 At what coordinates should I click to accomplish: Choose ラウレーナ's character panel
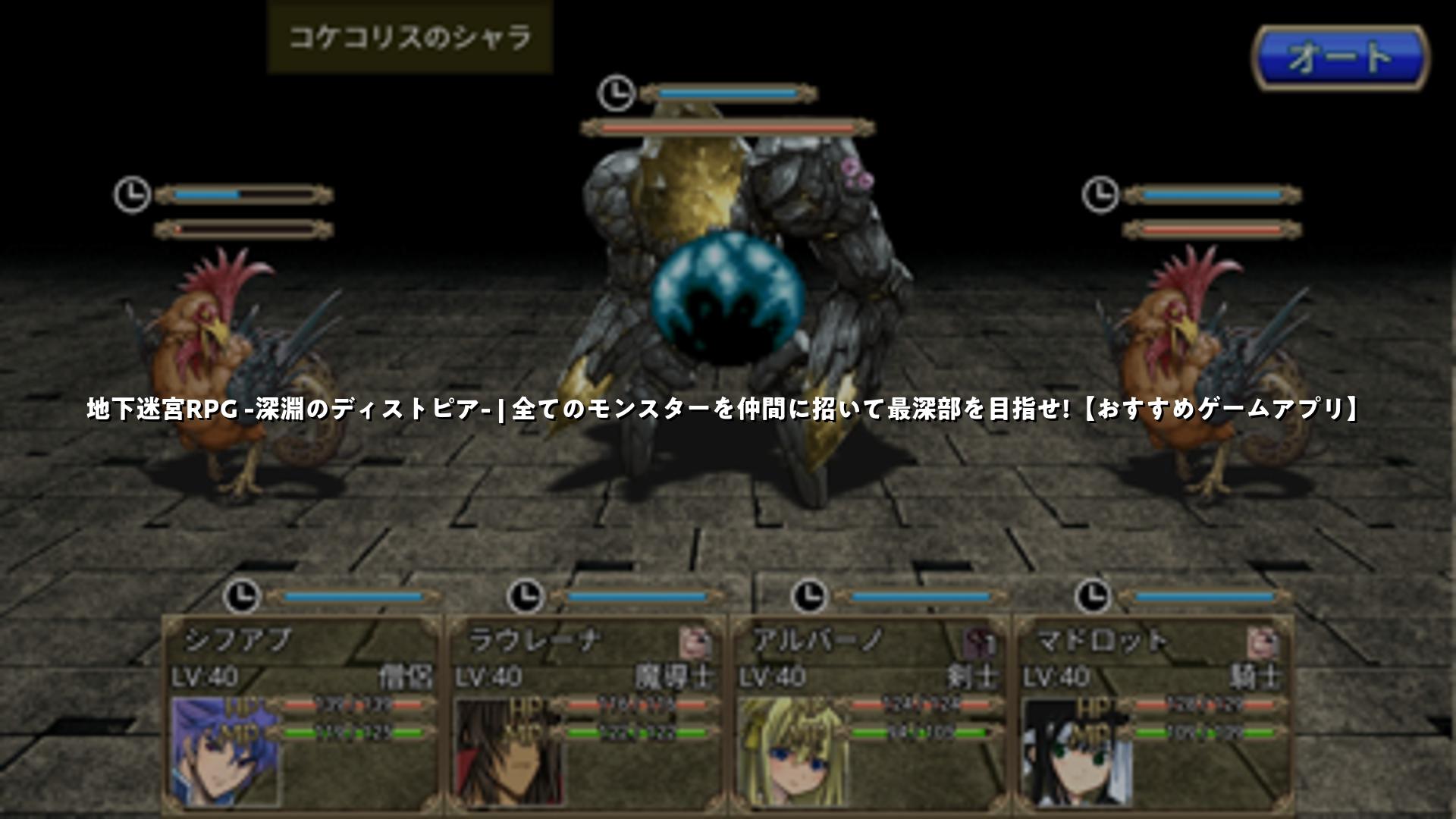[585, 713]
